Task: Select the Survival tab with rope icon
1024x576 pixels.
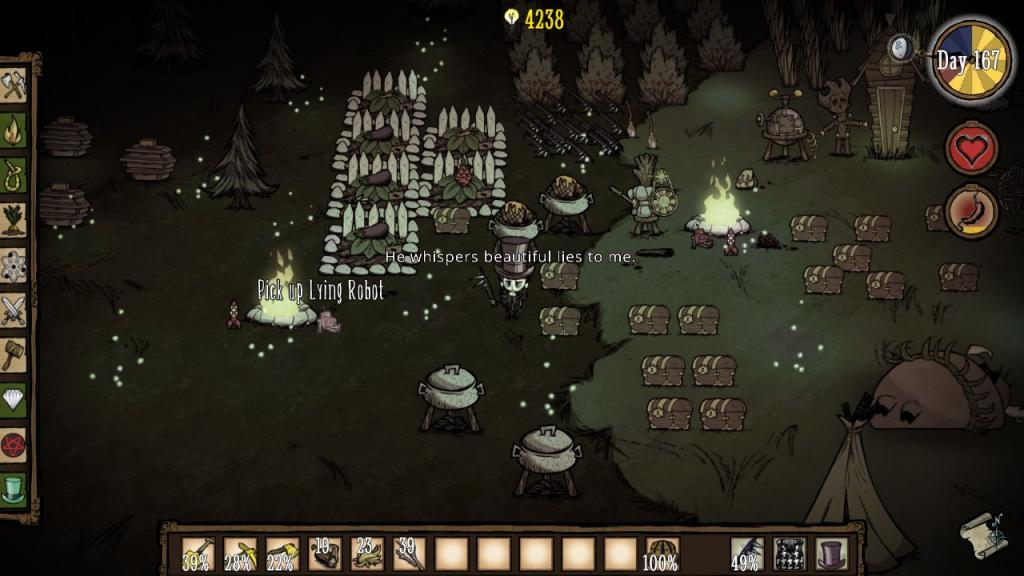Action: click(x=14, y=175)
